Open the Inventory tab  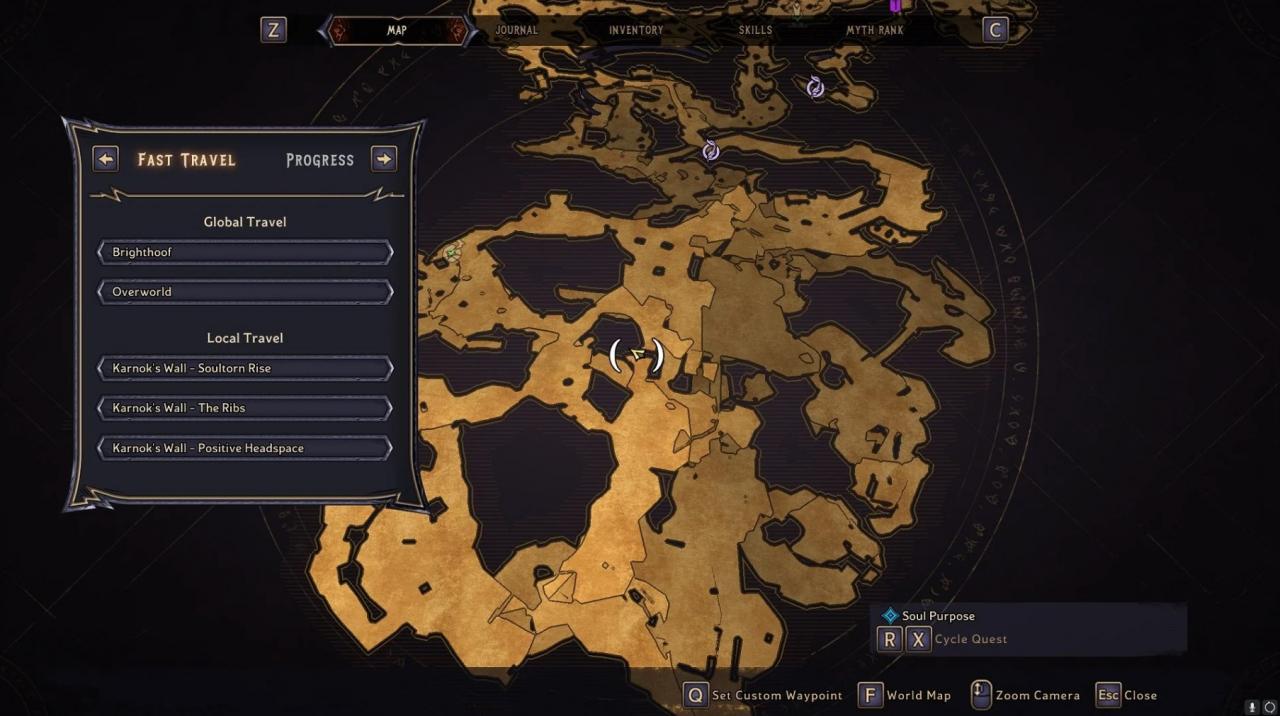coord(636,30)
